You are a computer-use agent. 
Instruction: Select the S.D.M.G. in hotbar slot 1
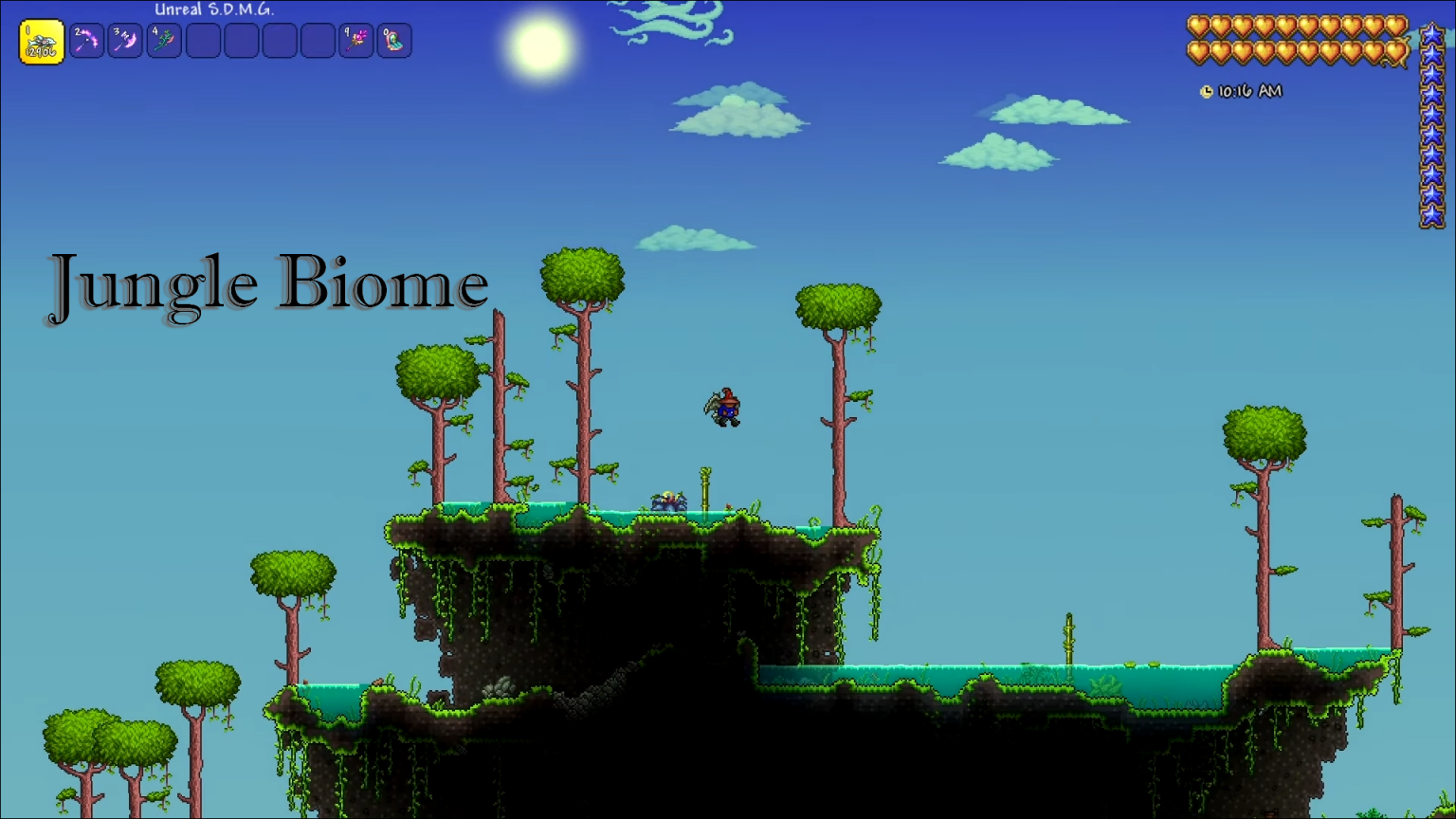point(42,41)
